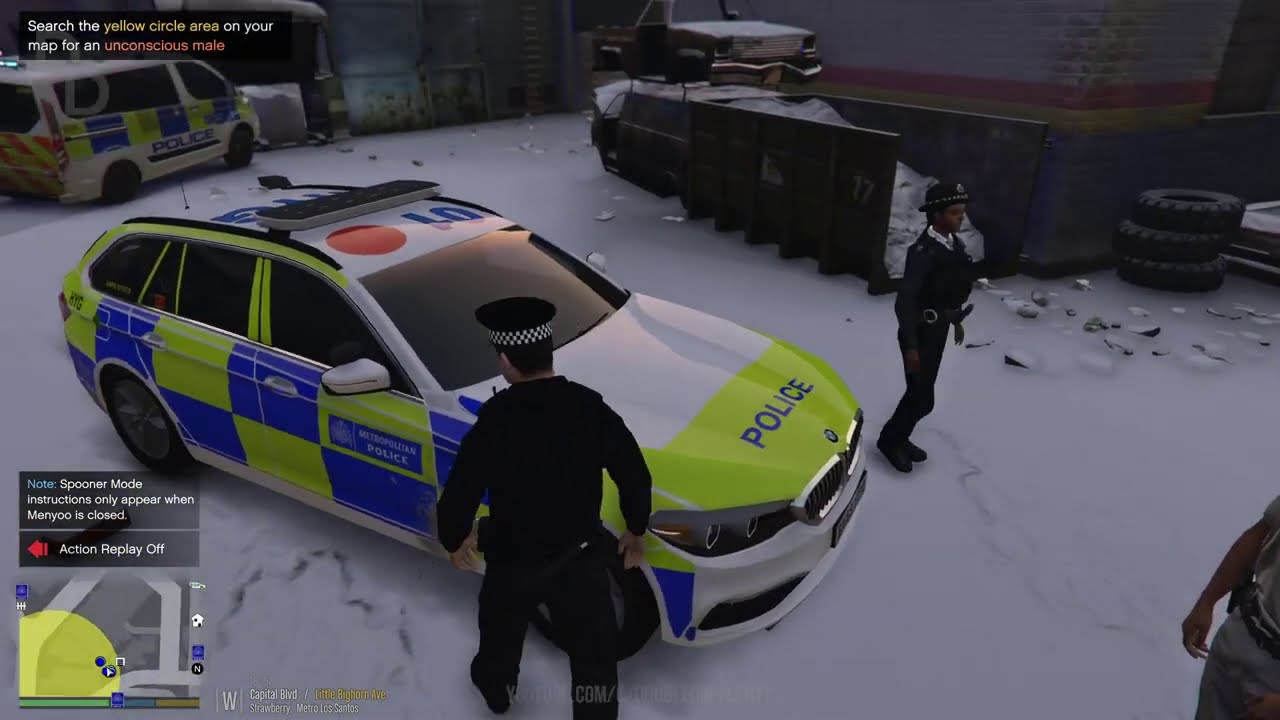Click the police station blip atop the minimap

click(x=22, y=592)
